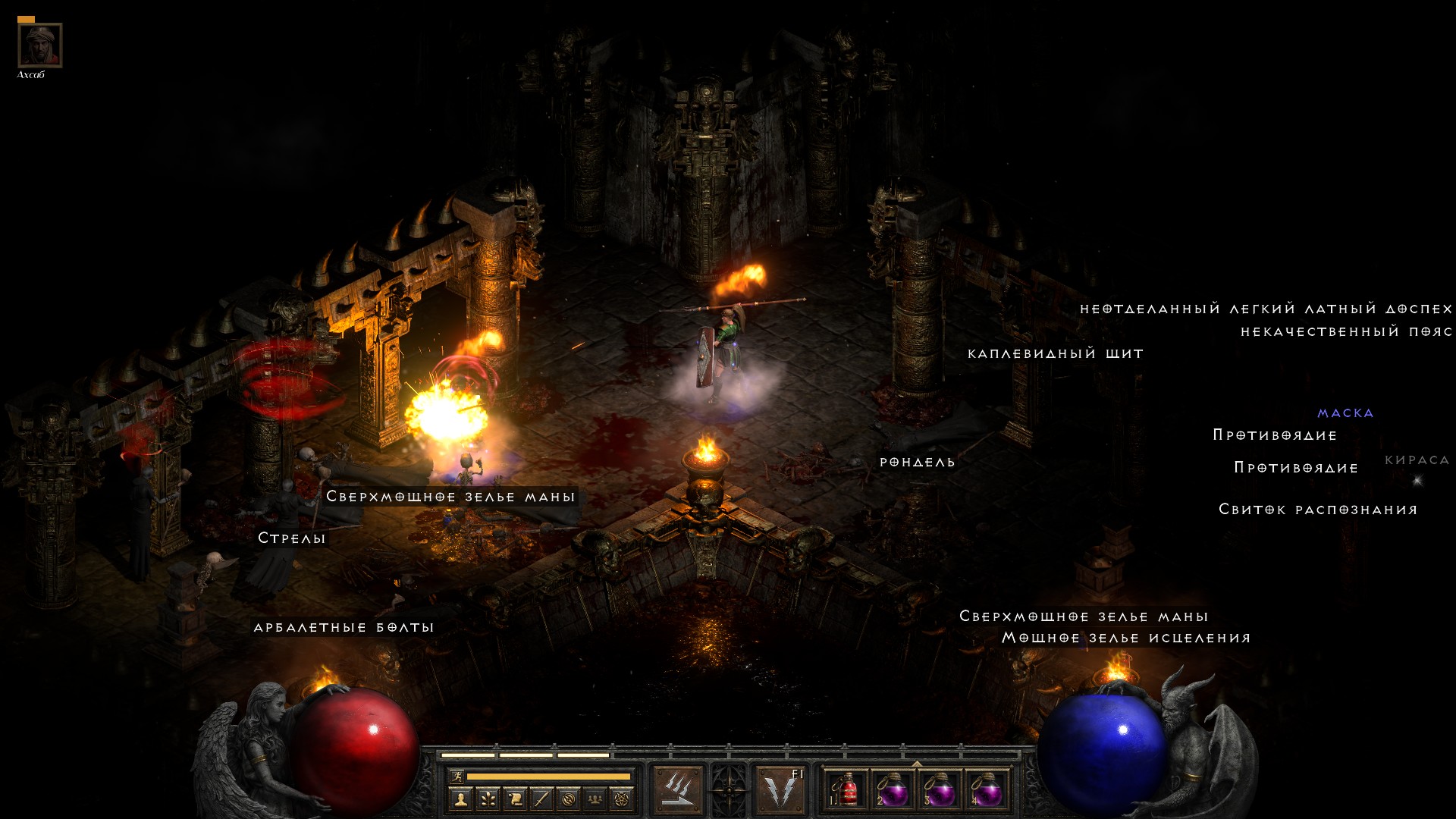Use the red healing potion in belt slot 1
The image size is (1456, 819).
(846, 790)
